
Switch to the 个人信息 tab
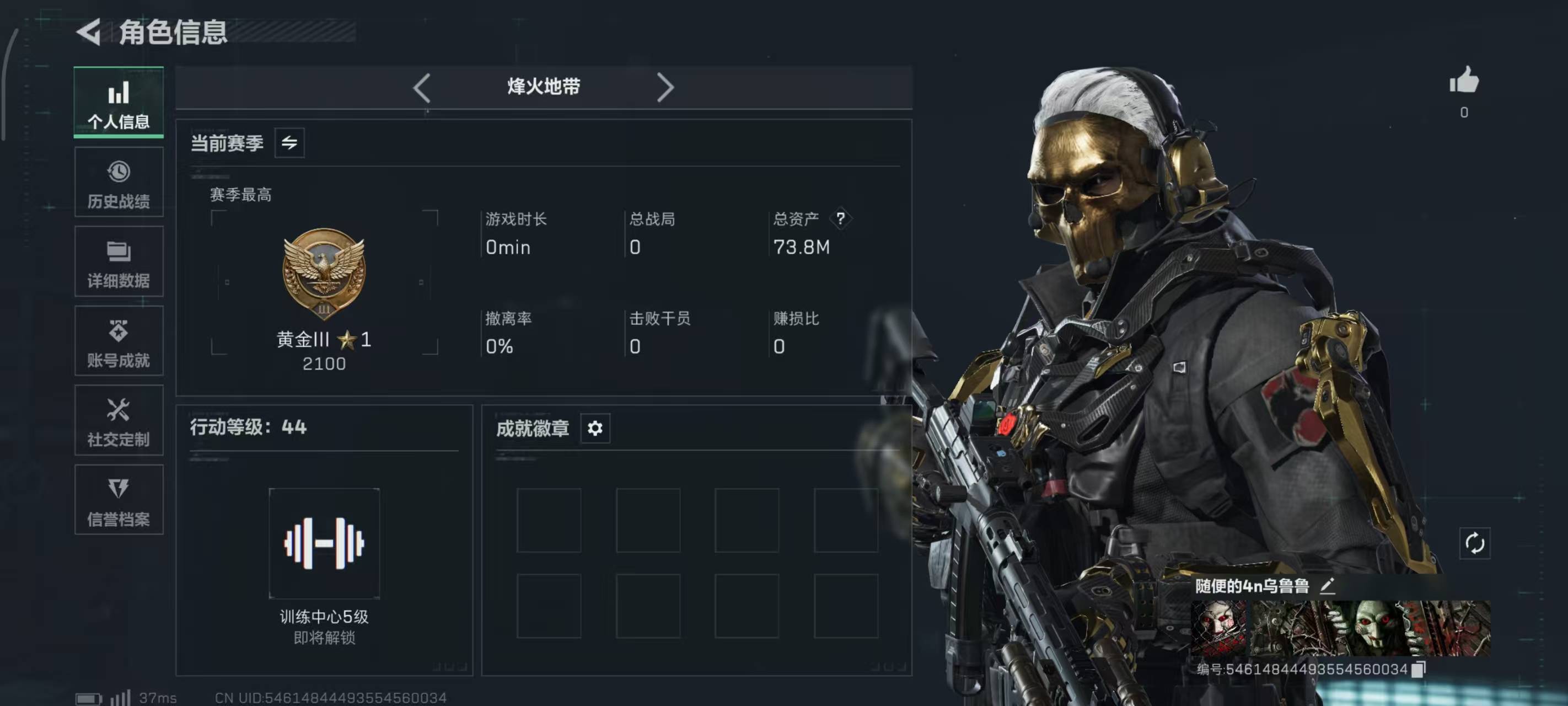(119, 103)
